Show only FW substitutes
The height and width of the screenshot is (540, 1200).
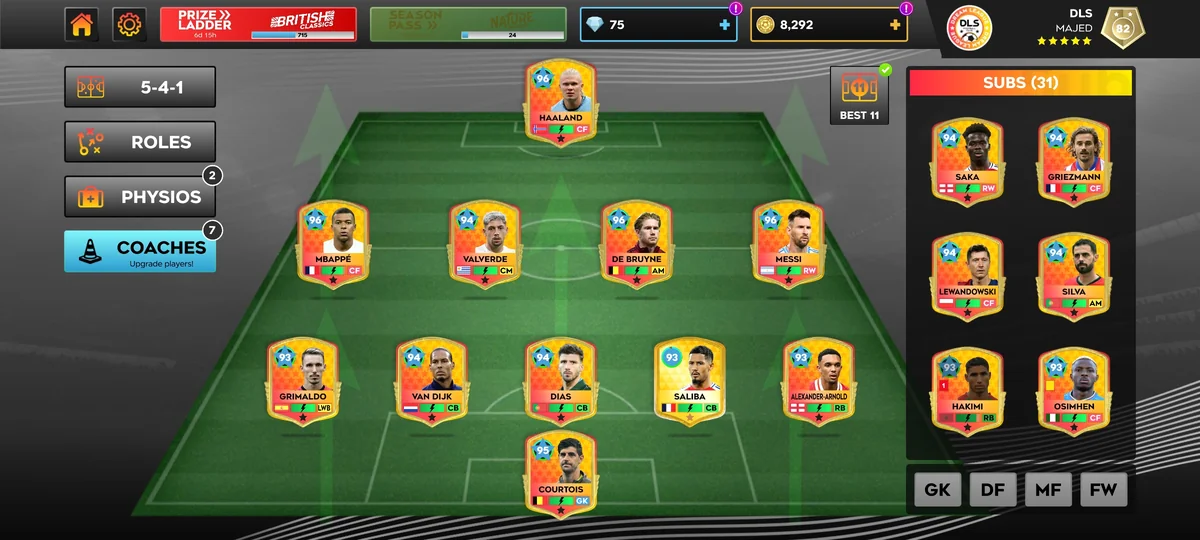point(1103,490)
